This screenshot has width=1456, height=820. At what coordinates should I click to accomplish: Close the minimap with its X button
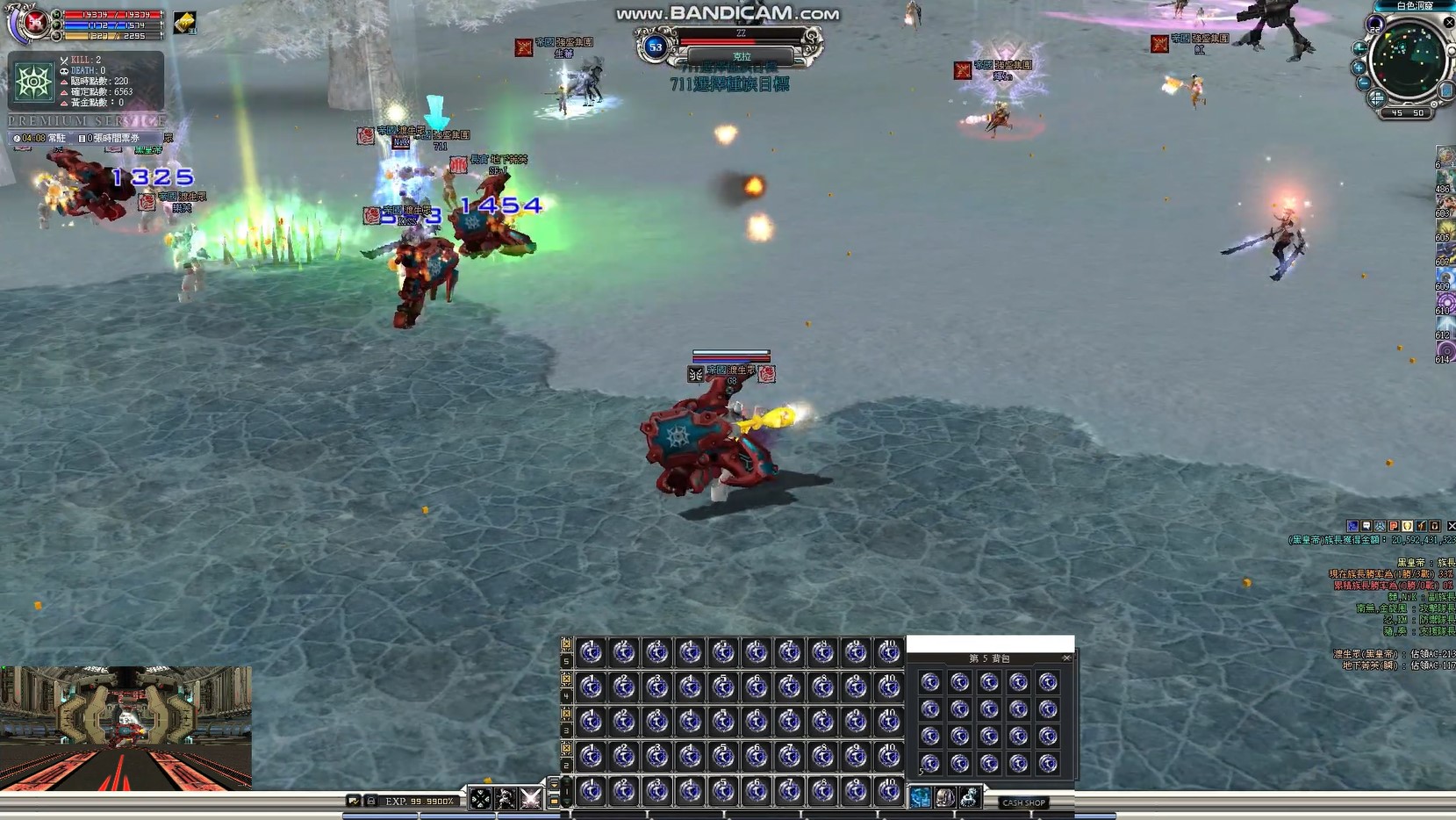[1448, 23]
